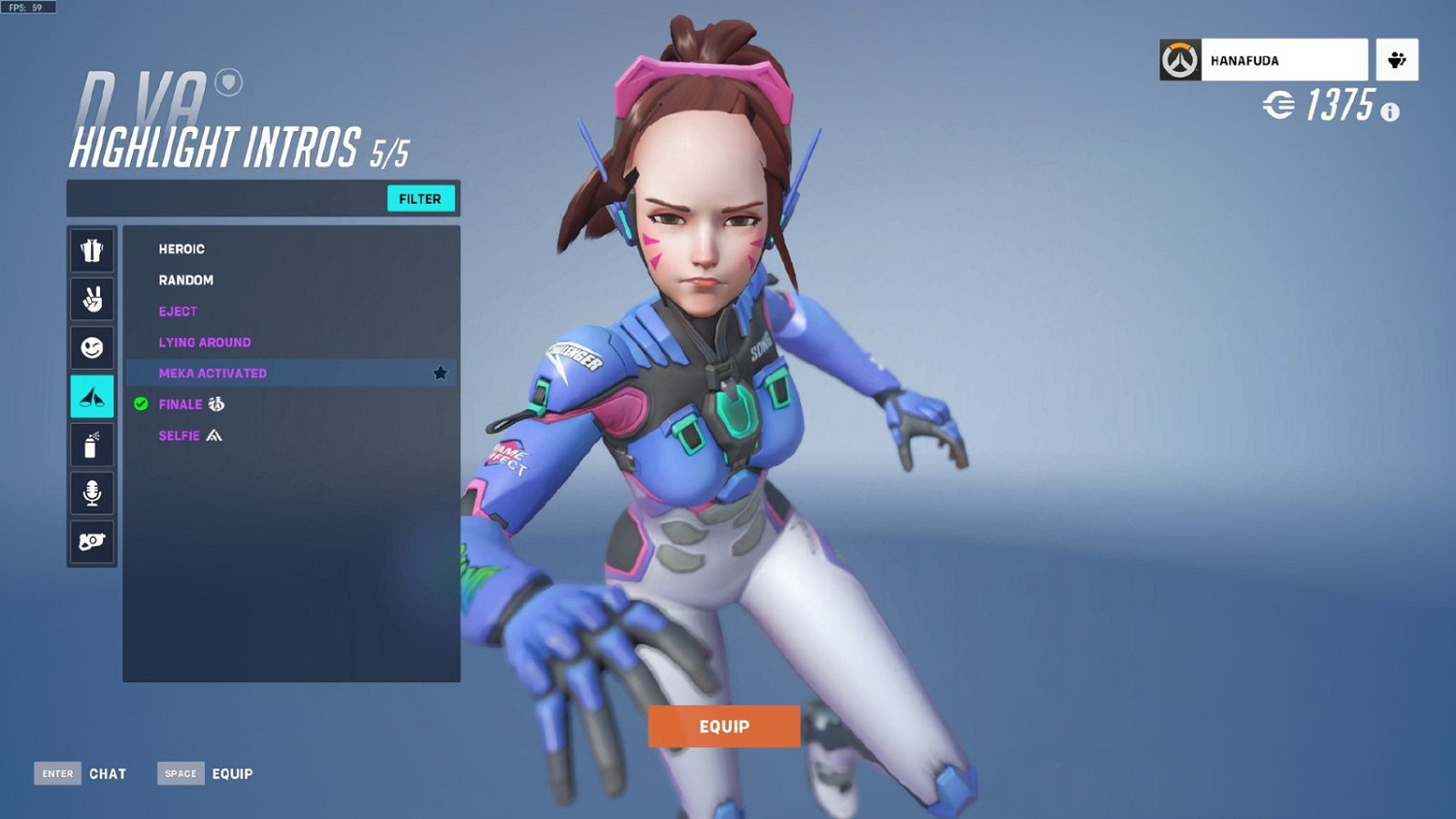Toggle the favorite star on Meka Activated
This screenshot has width=1456, height=819.
click(x=440, y=374)
